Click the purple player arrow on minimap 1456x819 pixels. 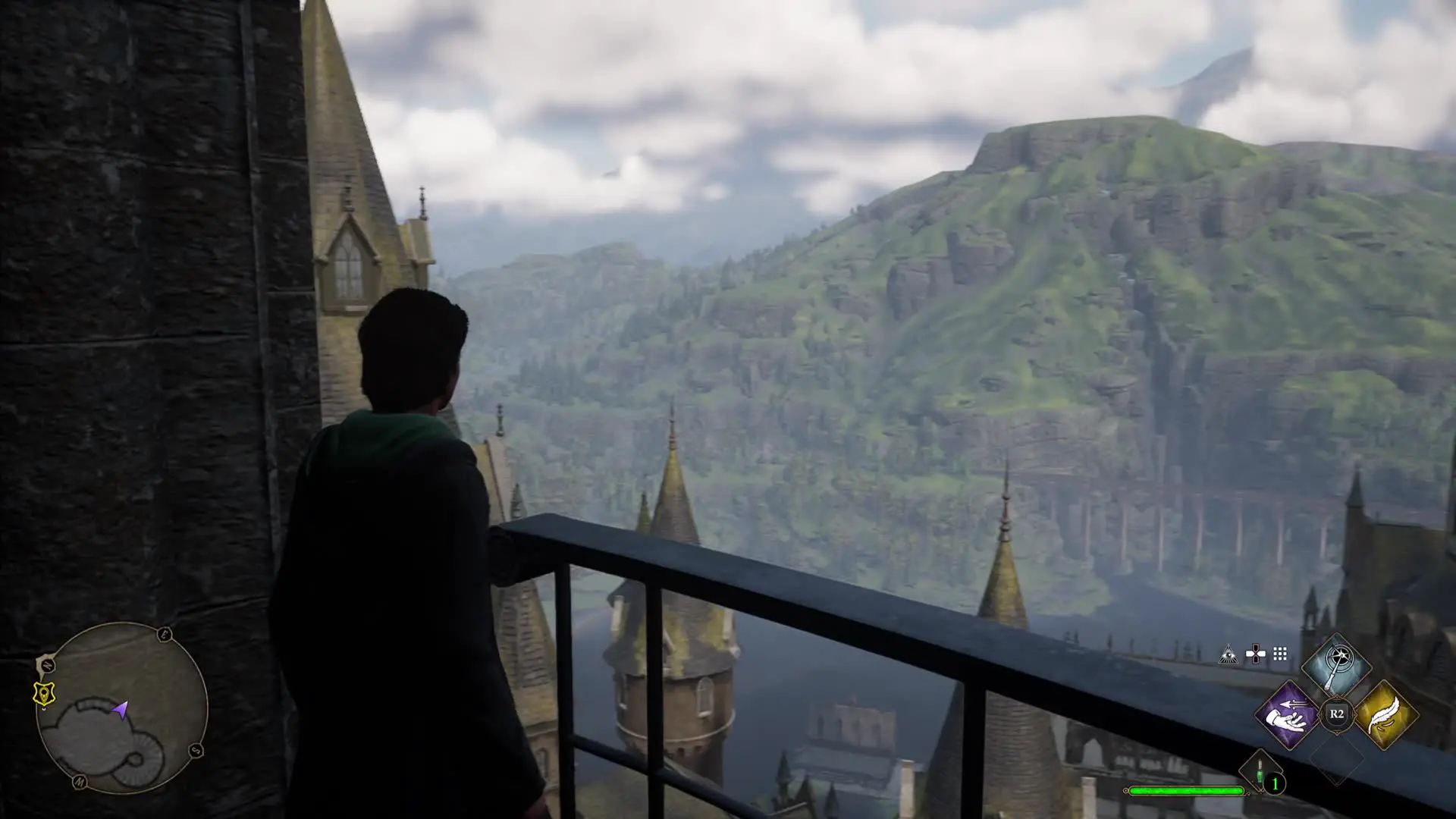pos(120,710)
